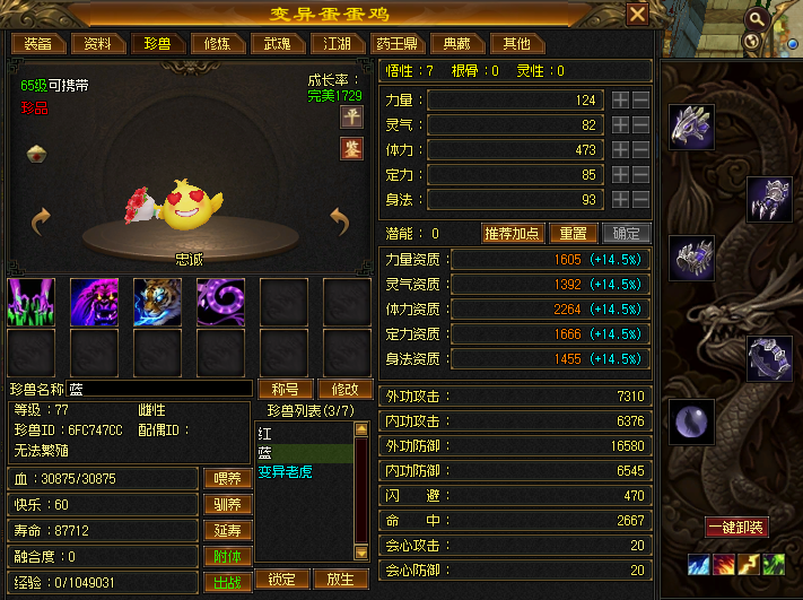Tame the pet with 驯养
This screenshot has width=803, height=600.
(228, 505)
